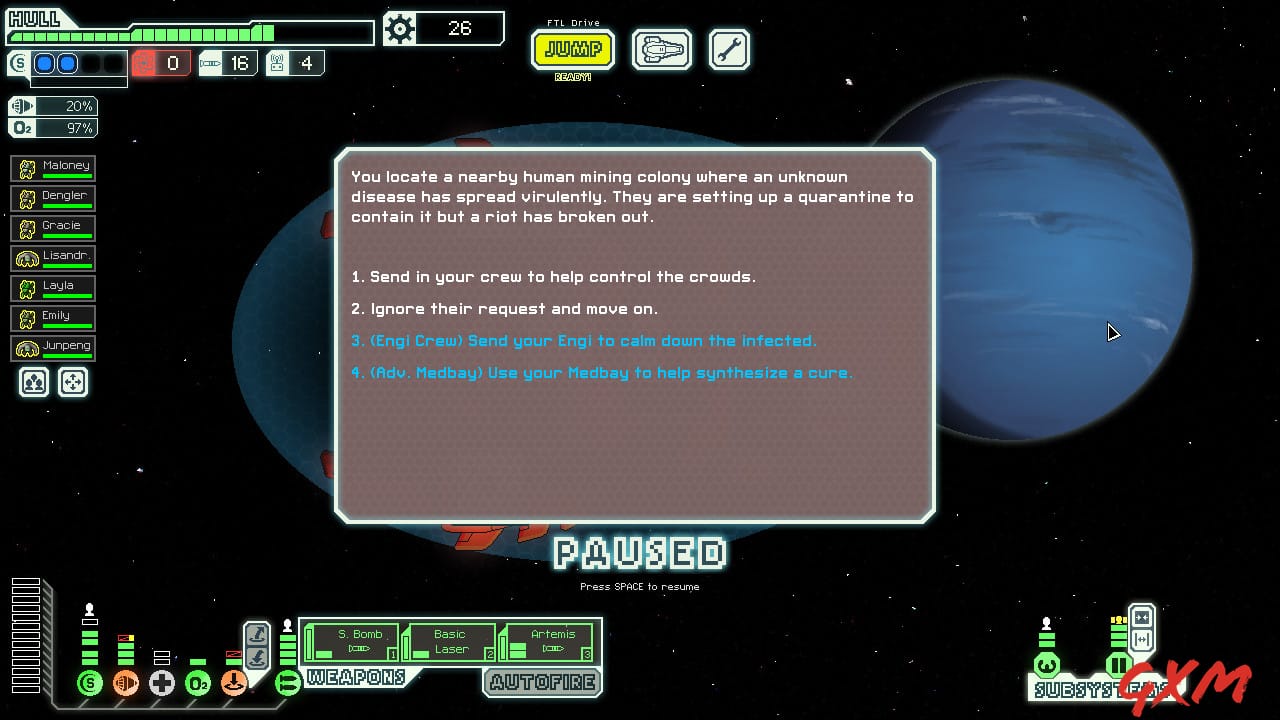The image size is (1280, 720).
Task: Click the Oxygen system power icon
Action: coord(198,684)
